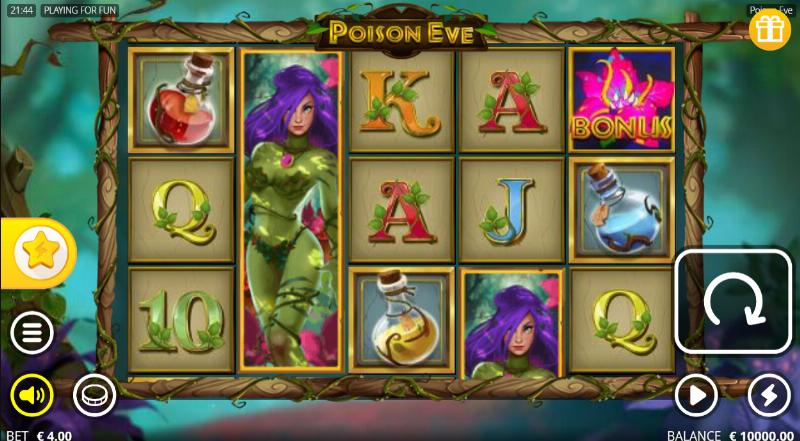Viewport: 800px width, 441px height.
Task: Open the bet coin settings
Action: pos(94,396)
